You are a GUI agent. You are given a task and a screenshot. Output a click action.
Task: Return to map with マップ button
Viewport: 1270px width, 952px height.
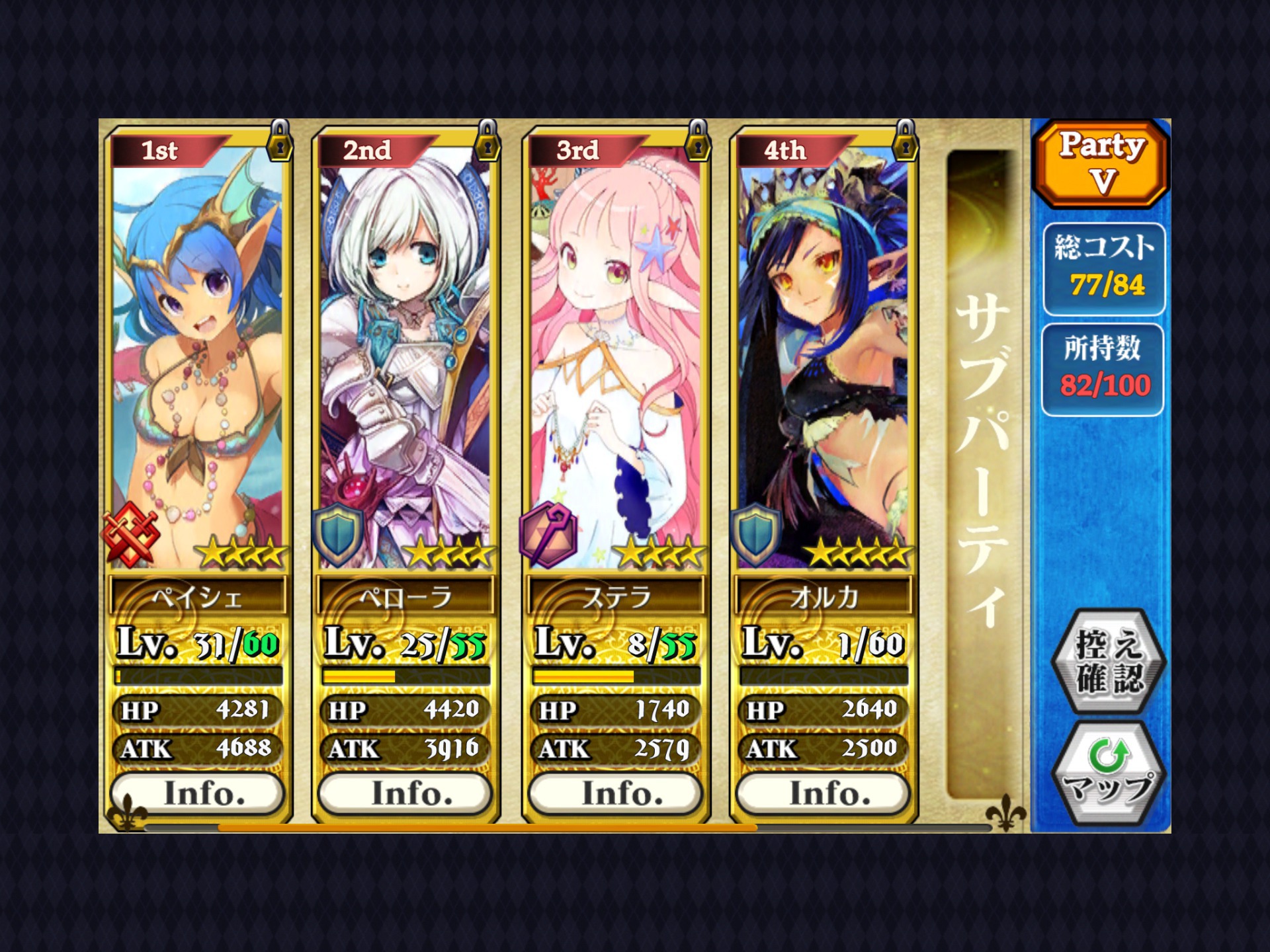pos(1107,772)
